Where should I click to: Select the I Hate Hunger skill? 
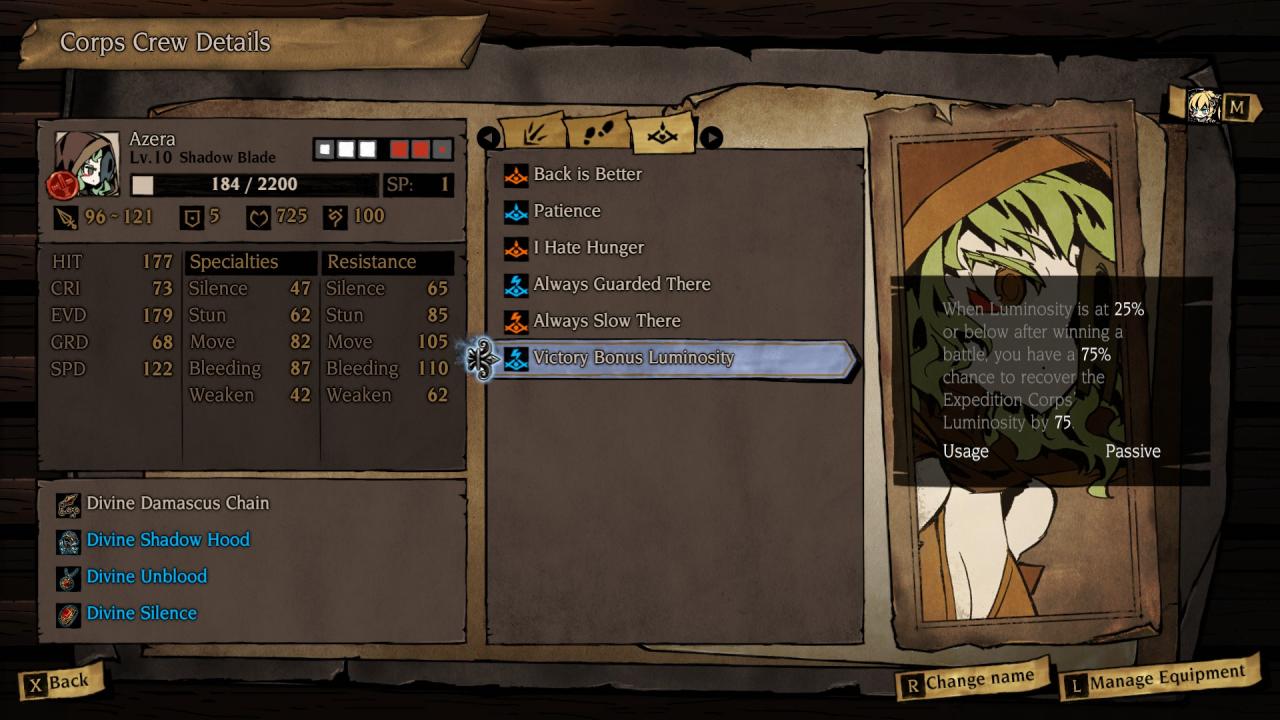pyautogui.click(x=588, y=248)
